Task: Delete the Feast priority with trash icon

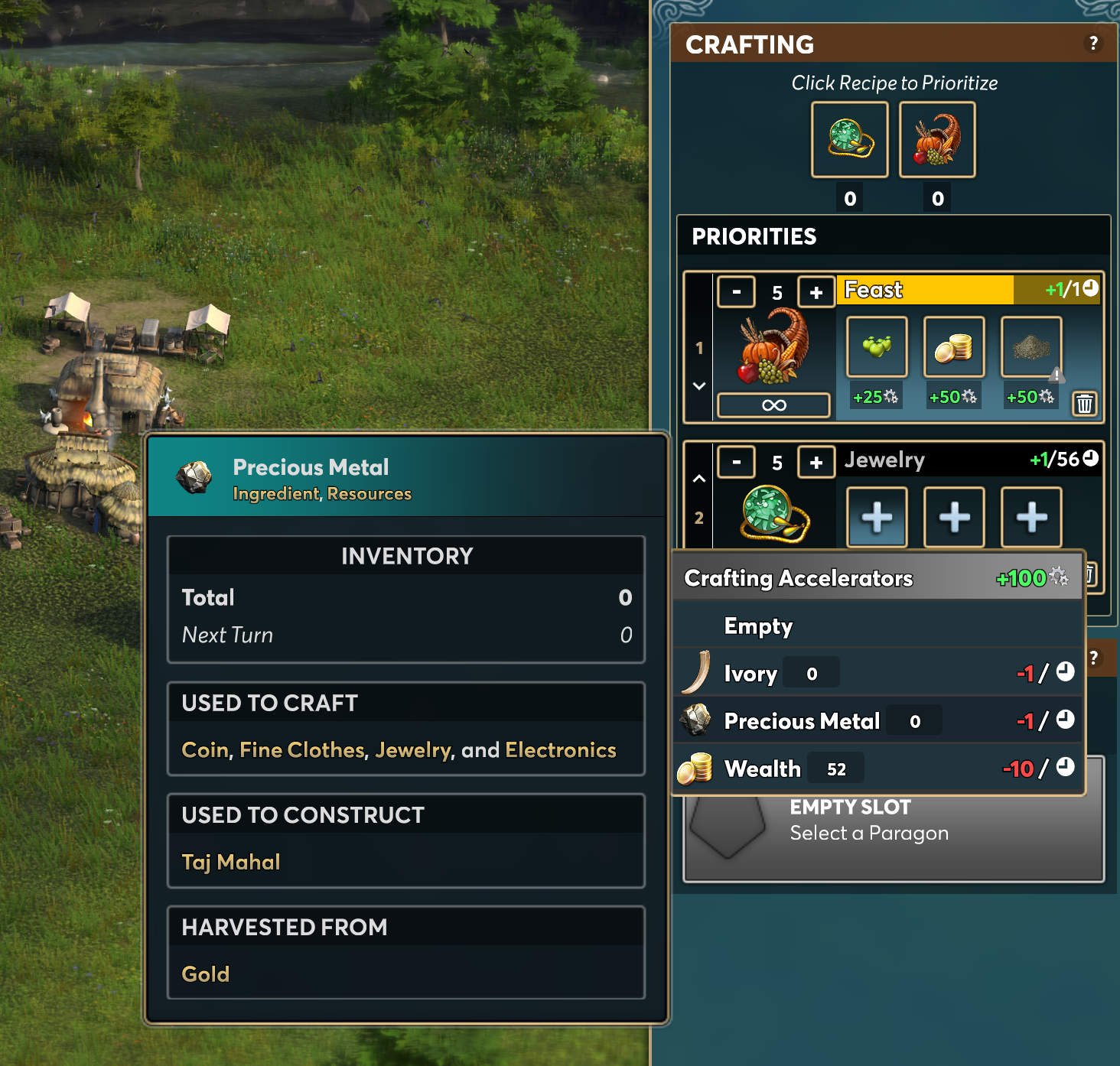Action: click(1084, 404)
